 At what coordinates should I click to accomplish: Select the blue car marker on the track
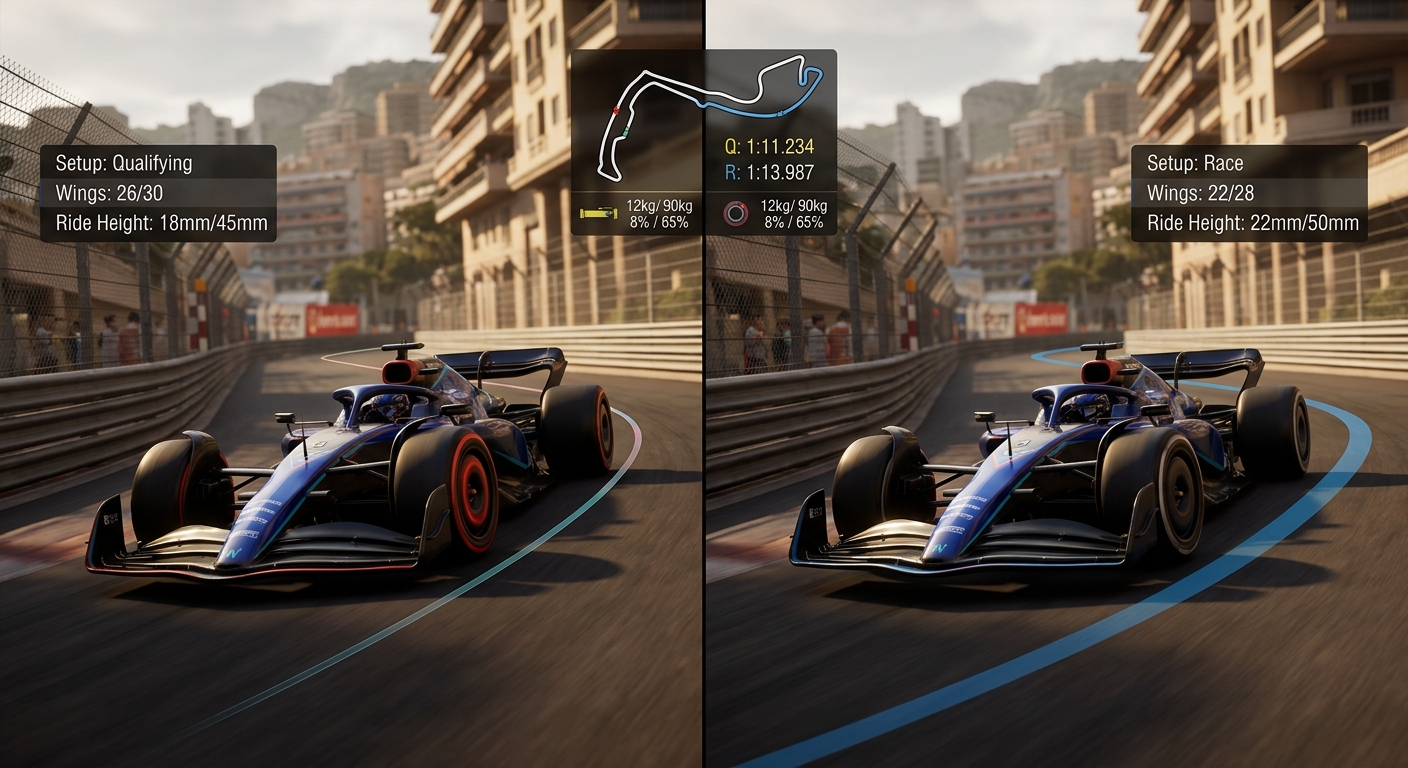781,113
